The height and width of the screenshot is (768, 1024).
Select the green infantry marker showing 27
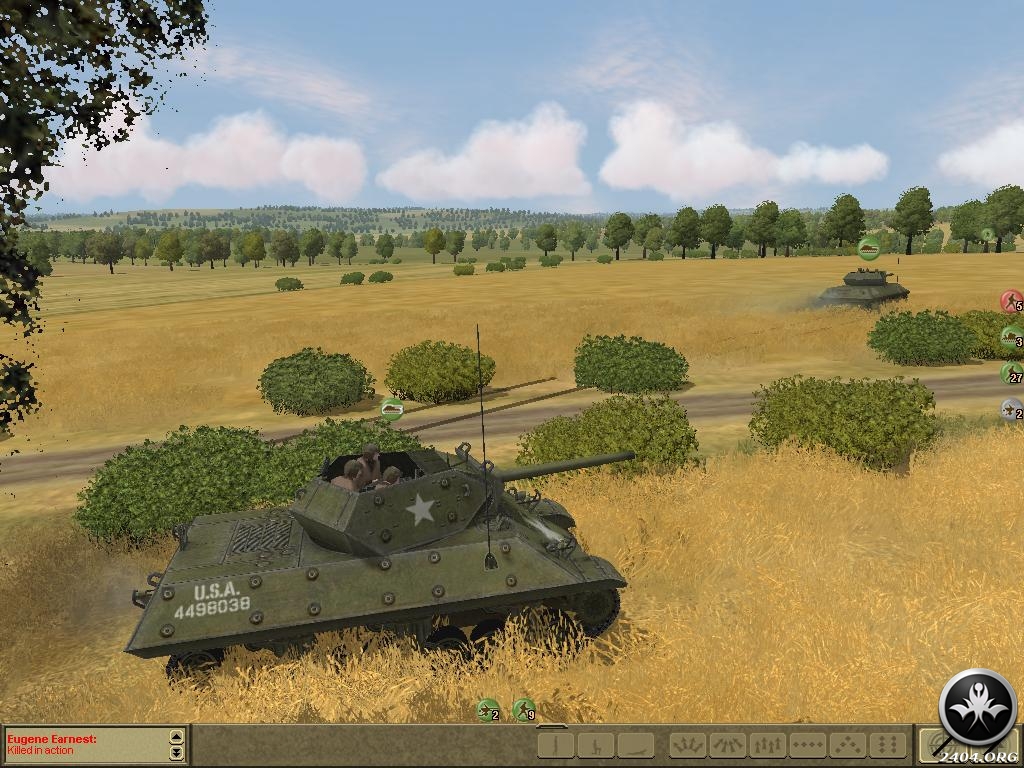pos(1011,373)
